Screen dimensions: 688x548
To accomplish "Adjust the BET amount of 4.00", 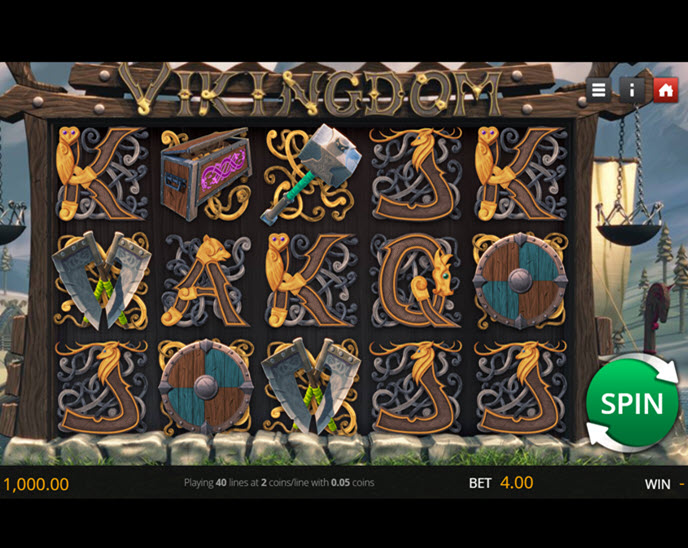I will coord(516,483).
